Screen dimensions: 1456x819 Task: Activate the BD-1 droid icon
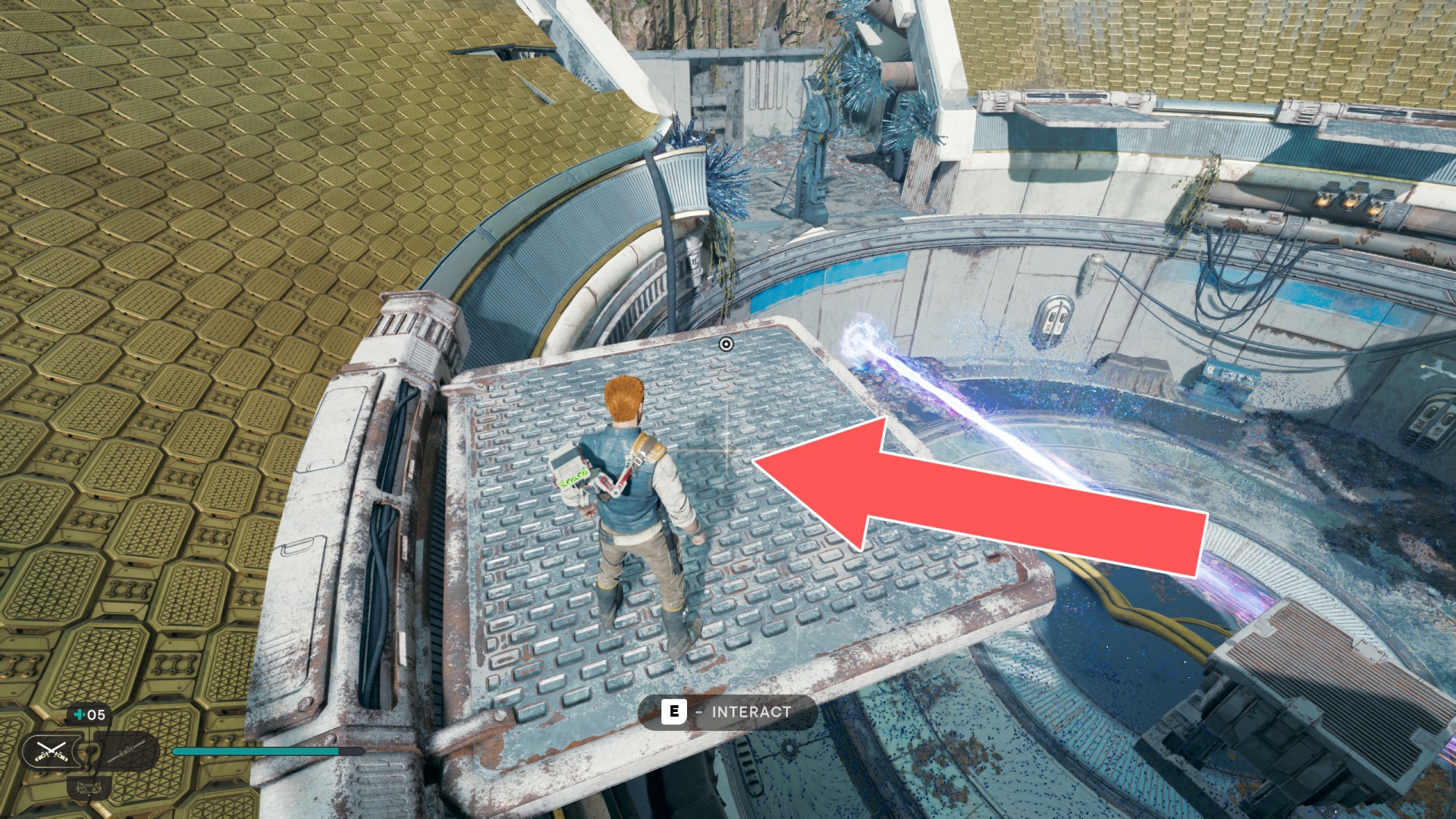(x=88, y=789)
